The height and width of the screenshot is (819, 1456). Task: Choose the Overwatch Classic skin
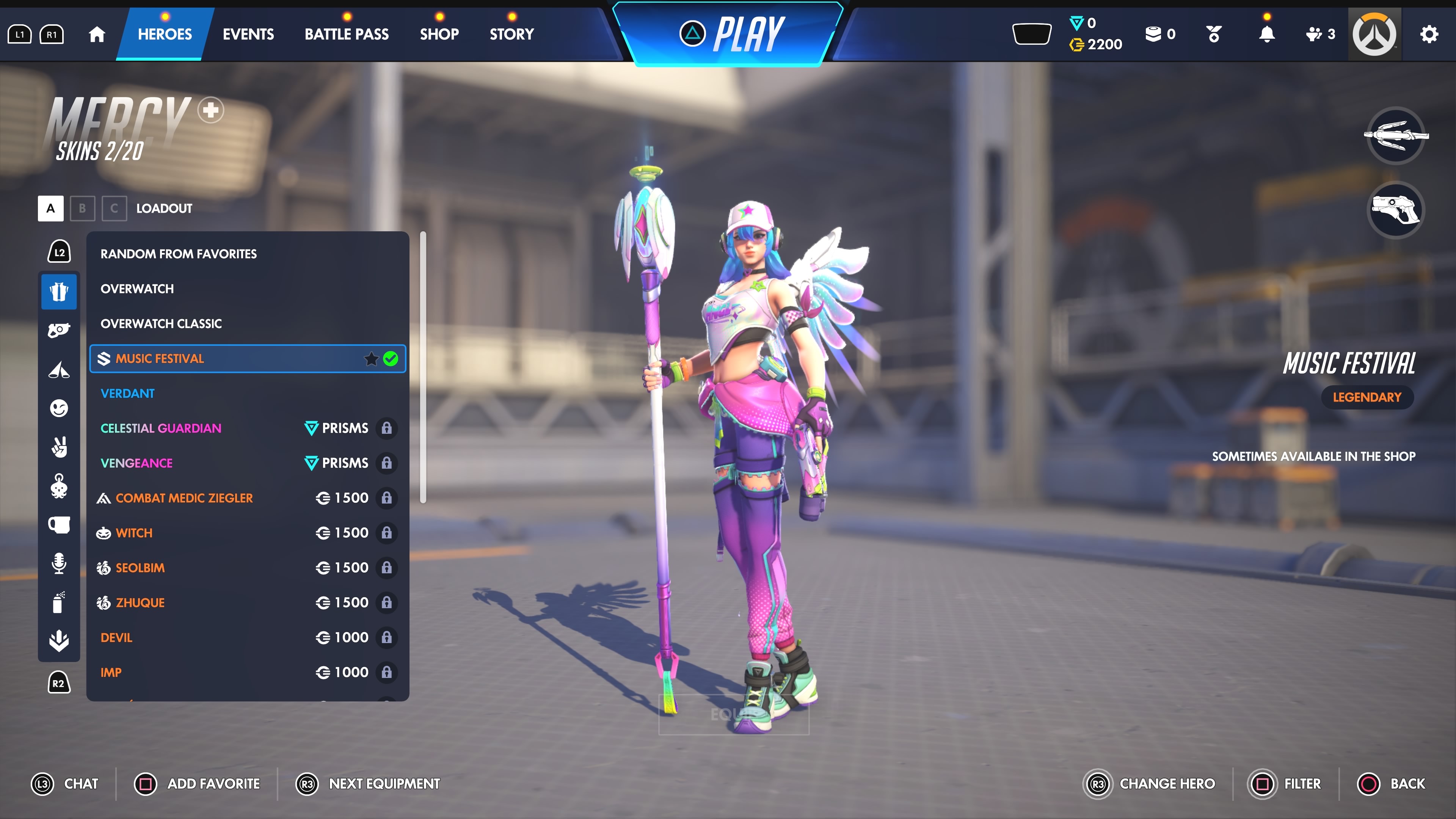pos(161,323)
